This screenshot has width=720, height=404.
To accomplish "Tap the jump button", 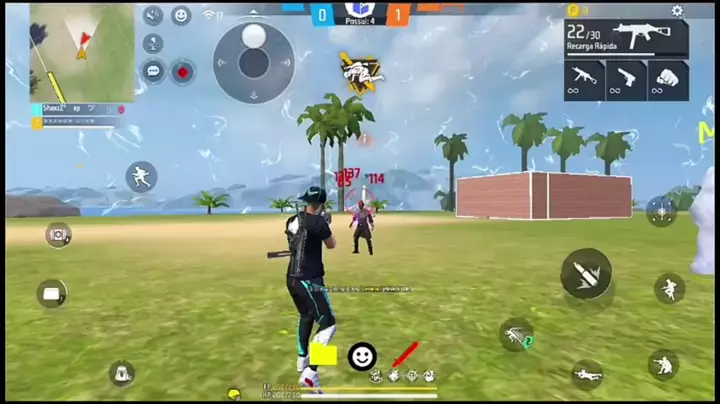I will [669, 289].
